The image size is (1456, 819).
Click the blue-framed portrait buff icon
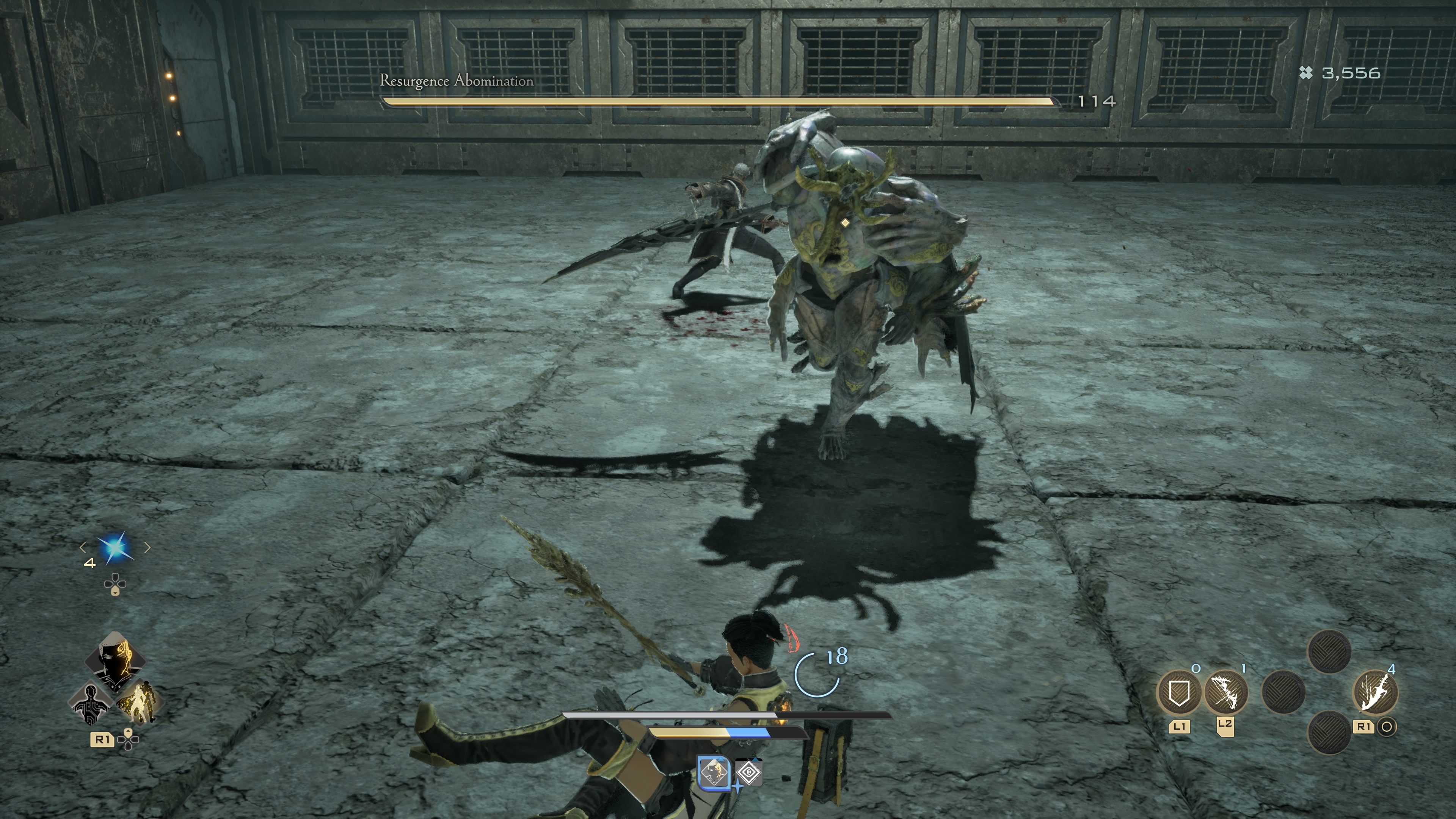[x=714, y=772]
